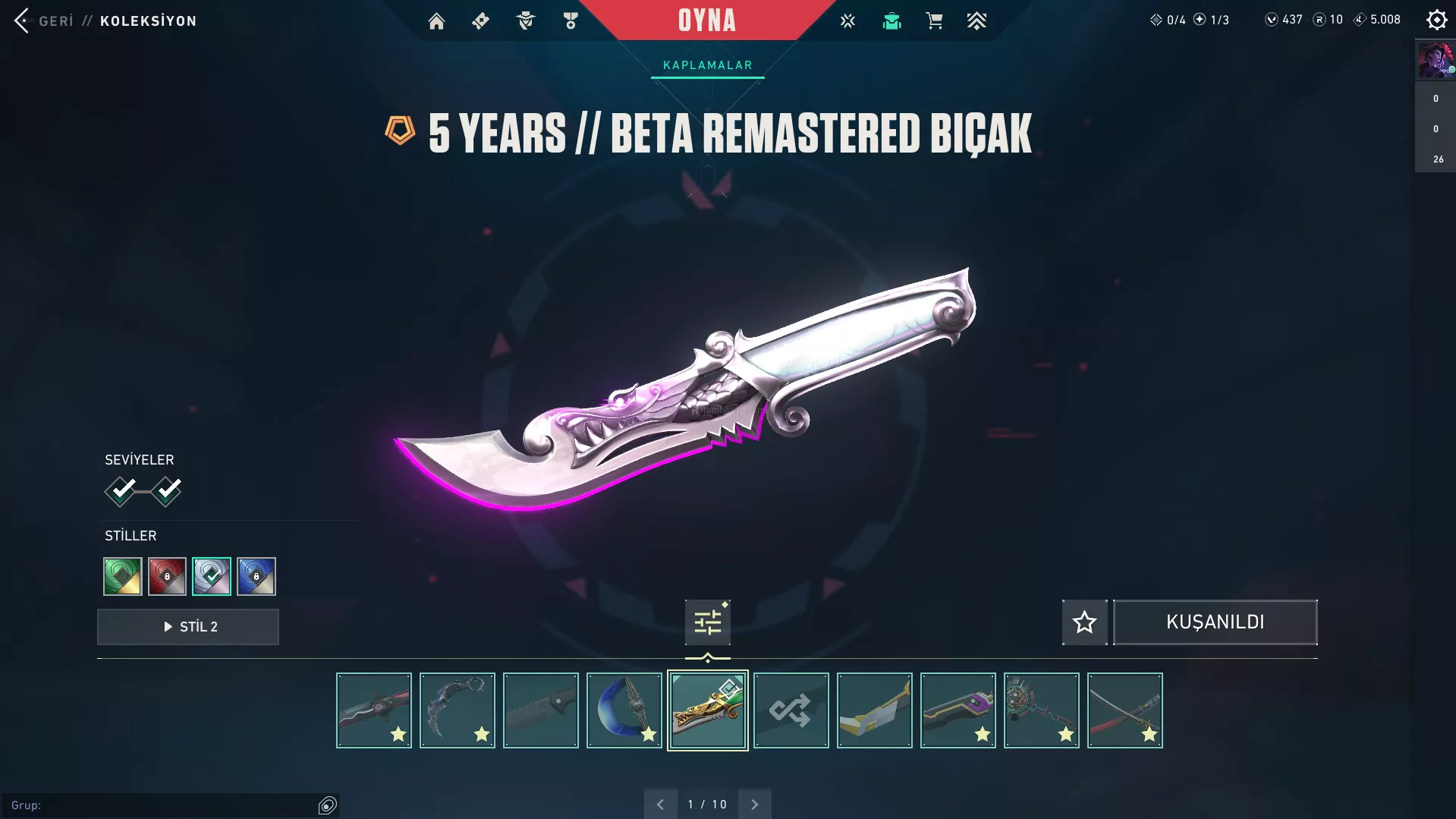
Task: Choose the locked blue style swatch
Action: 256,576
